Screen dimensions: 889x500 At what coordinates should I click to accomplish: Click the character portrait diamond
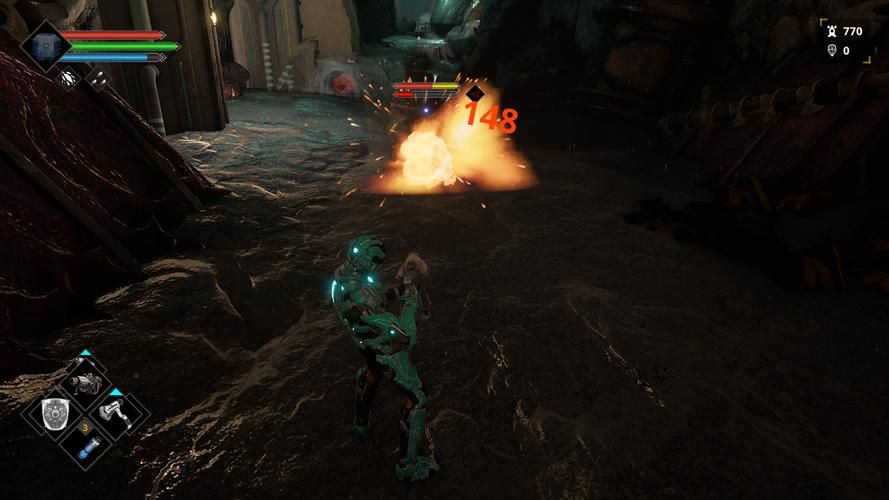click(44, 45)
